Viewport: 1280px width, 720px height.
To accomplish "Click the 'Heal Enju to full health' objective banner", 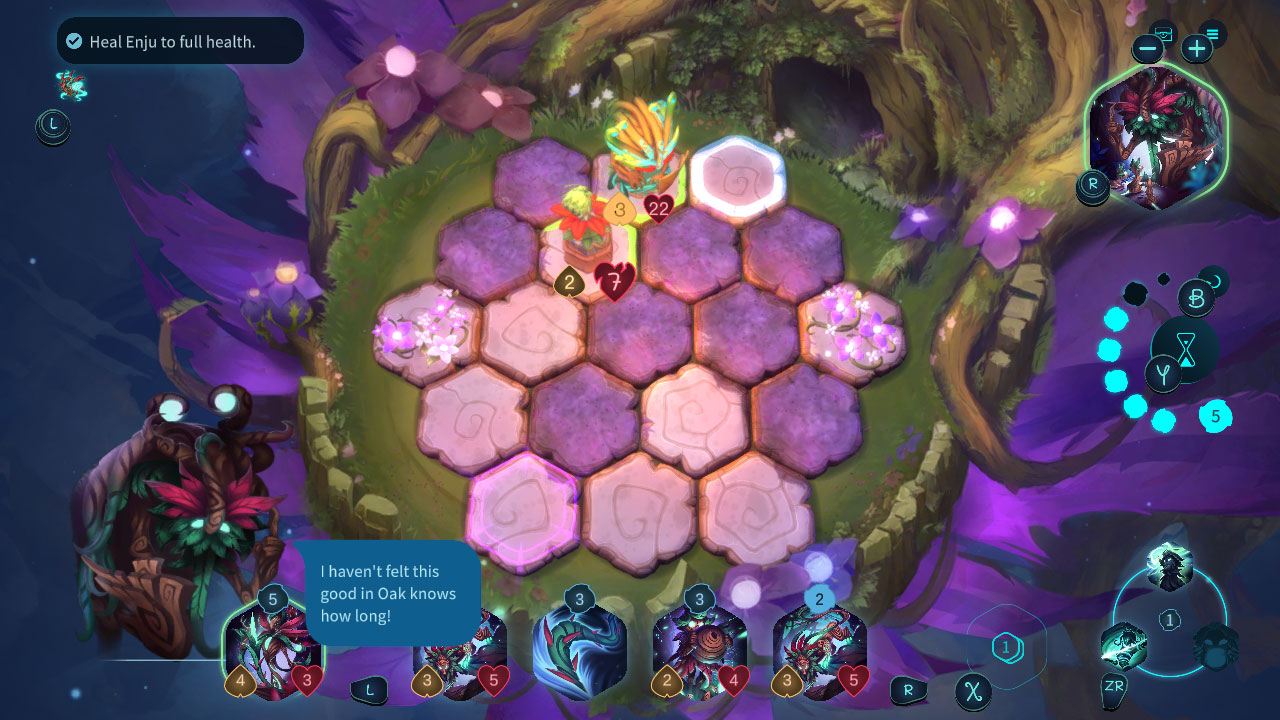I will coord(178,40).
